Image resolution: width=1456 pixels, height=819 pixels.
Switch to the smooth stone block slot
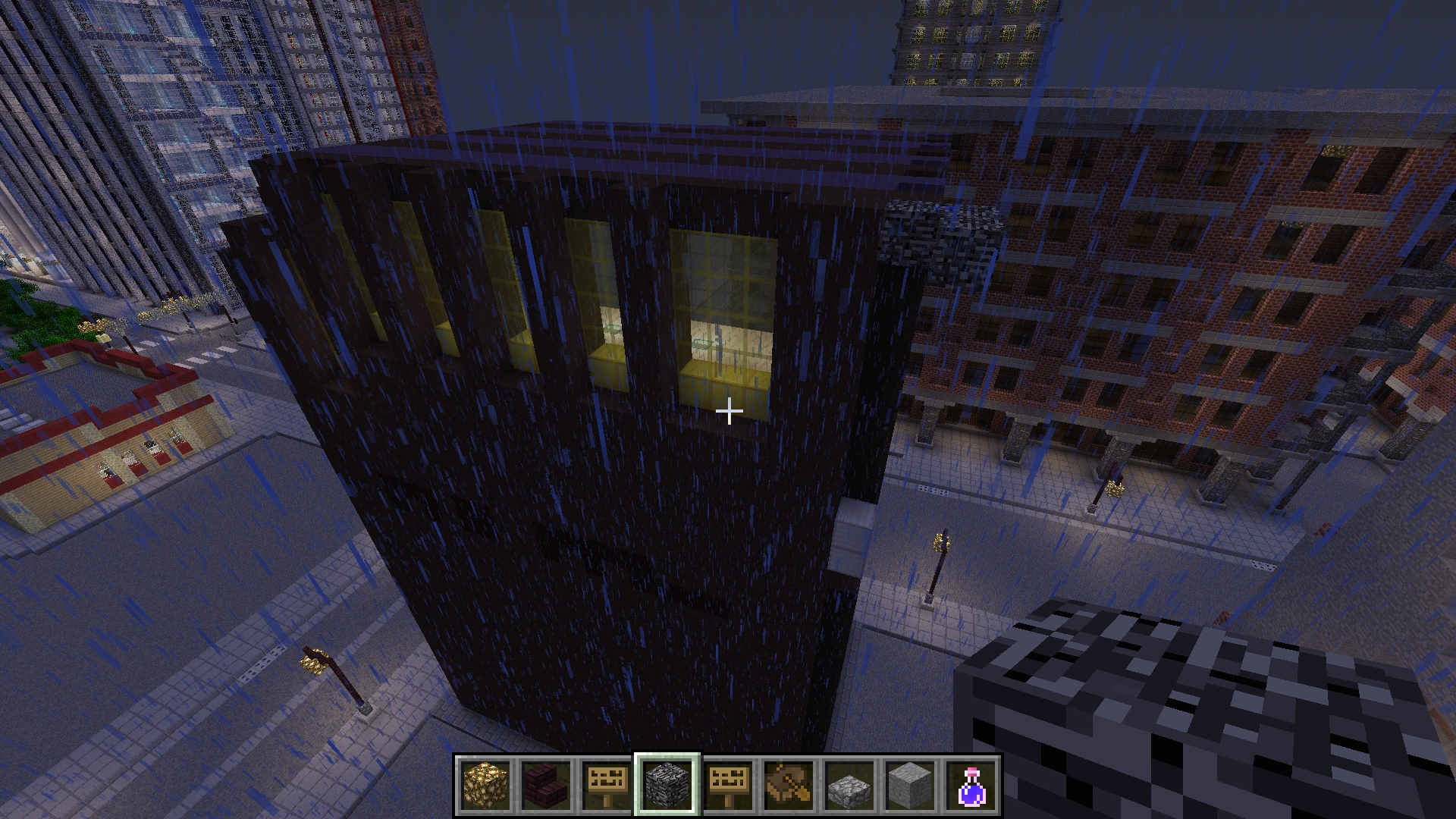(910, 785)
